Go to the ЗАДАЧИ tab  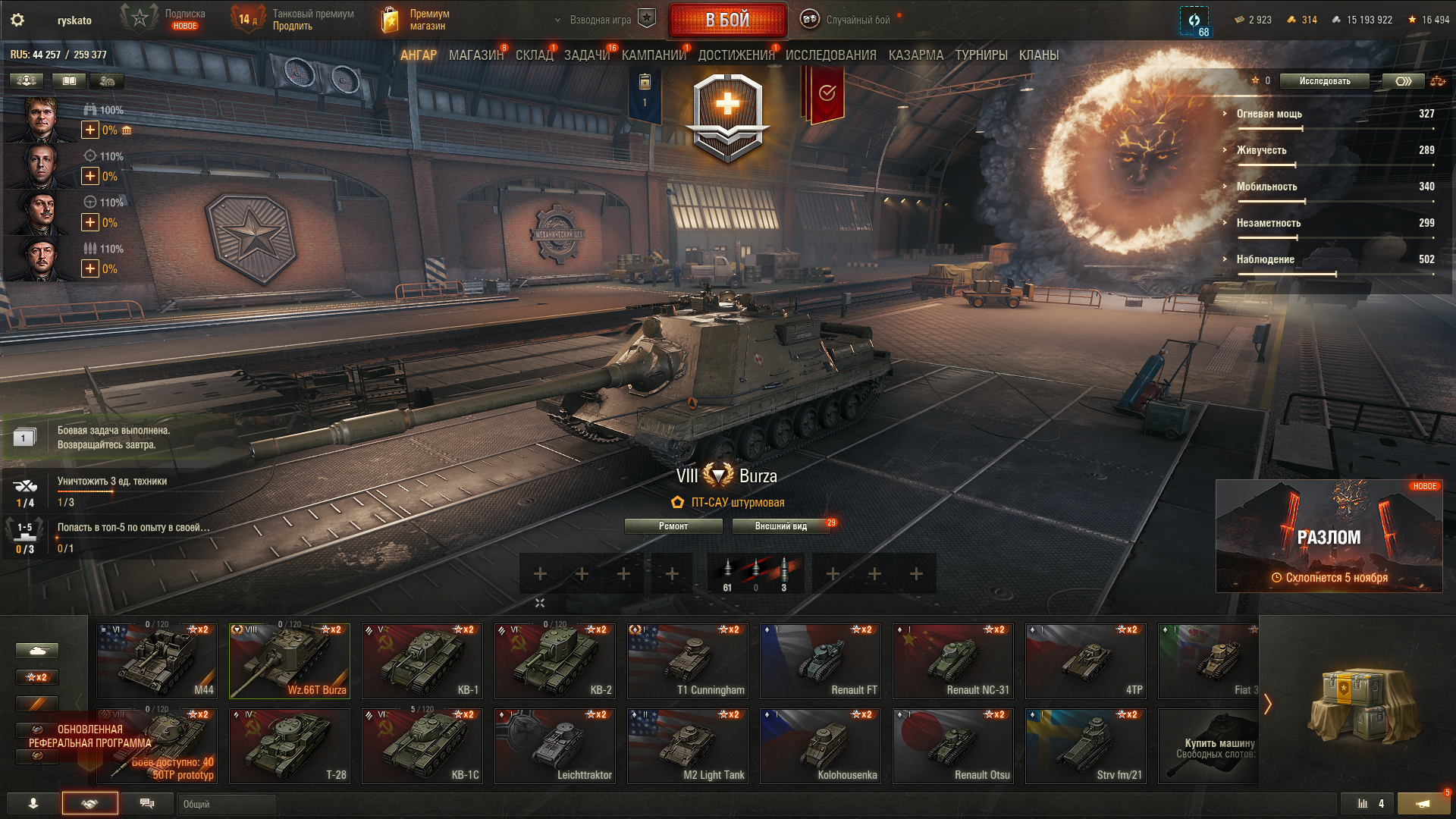(x=586, y=55)
